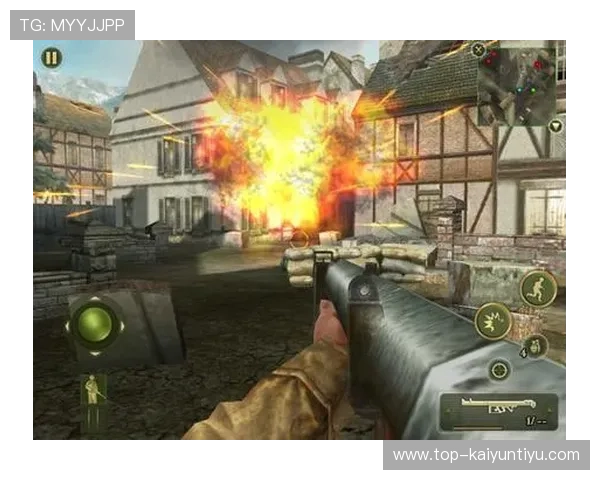Close the minimap with the X button

479,49
